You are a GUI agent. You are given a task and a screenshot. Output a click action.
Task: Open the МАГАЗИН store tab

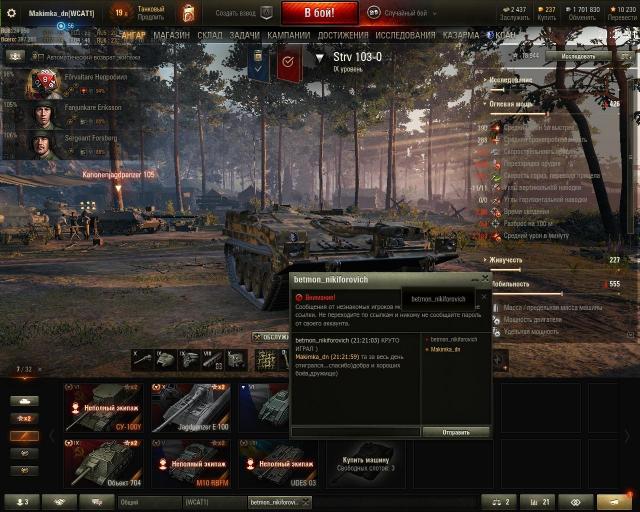[171, 35]
